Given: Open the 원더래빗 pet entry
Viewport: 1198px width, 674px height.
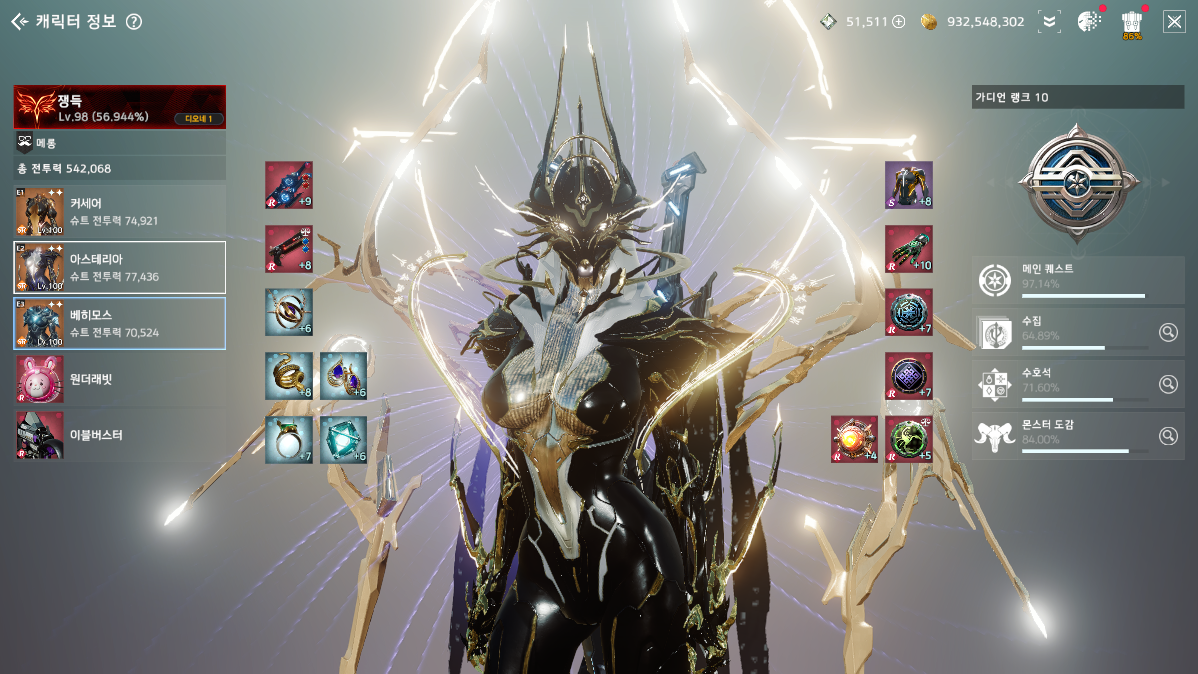Looking at the screenshot, I should [x=119, y=379].
